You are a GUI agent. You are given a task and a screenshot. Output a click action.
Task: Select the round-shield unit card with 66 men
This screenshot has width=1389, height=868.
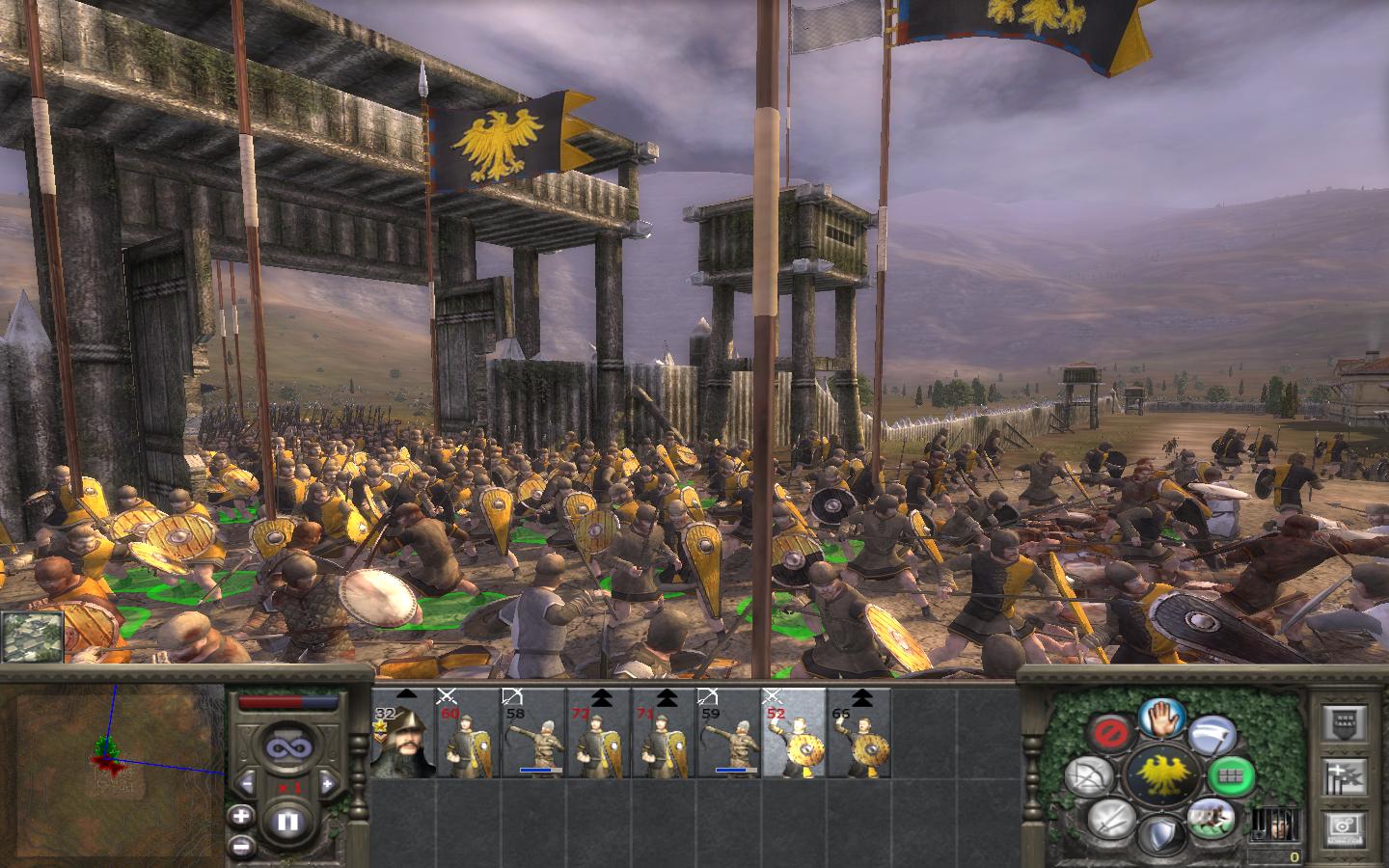[859, 735]
